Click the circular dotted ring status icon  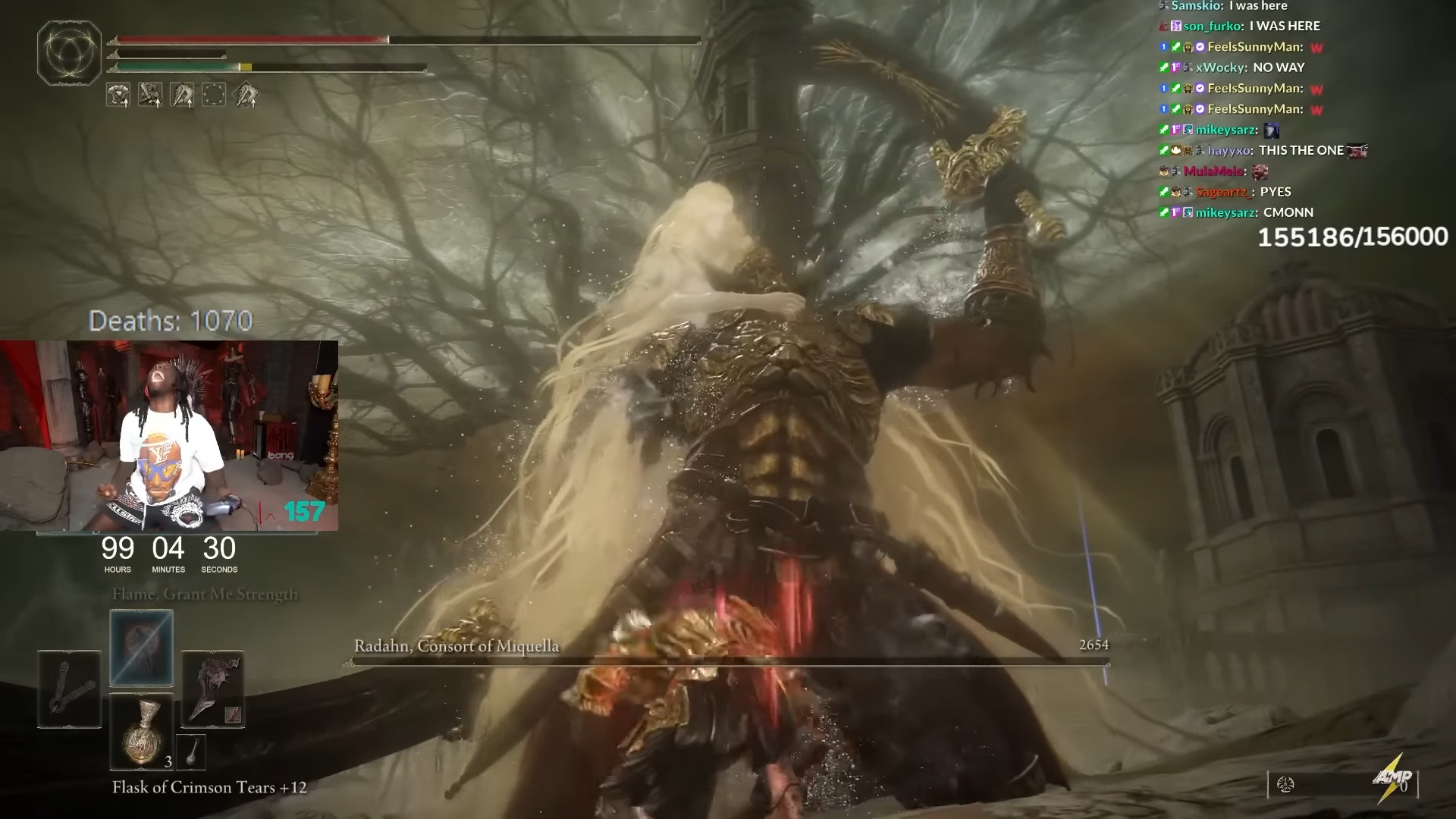pos(214,95)
